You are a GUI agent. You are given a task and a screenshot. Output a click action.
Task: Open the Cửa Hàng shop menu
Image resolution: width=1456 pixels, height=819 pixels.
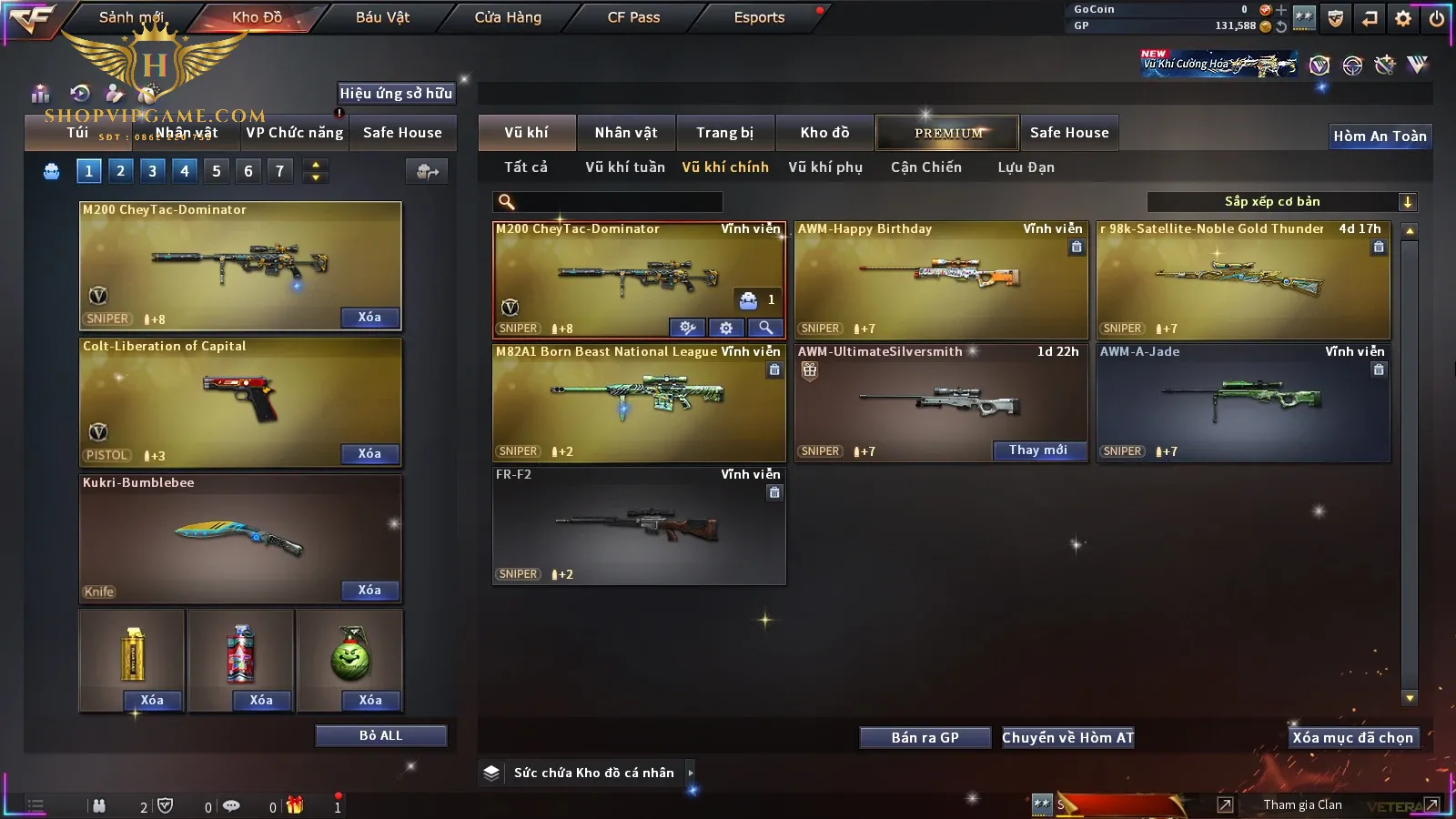508,17
